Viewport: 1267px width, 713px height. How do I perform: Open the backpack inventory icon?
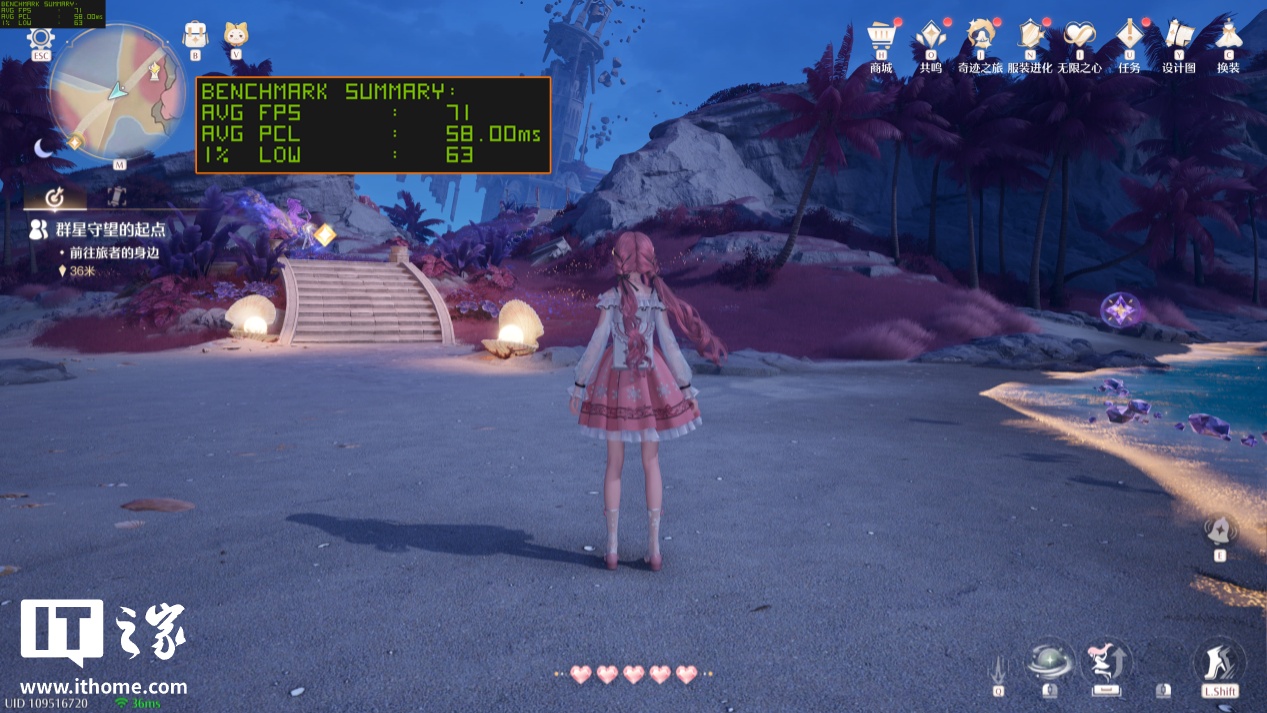195,35
